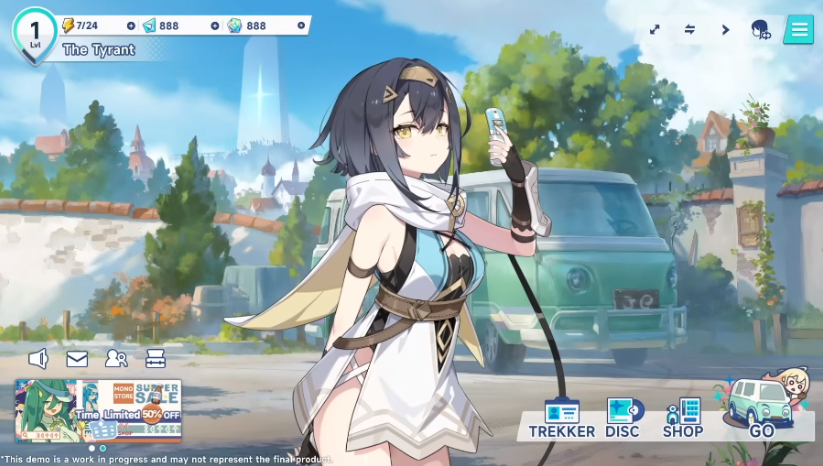The height and width of the screenshot is (466, 823).
Task: Open the announcements speaker icon
Action: pyautogui.click(x=38, y=358)
